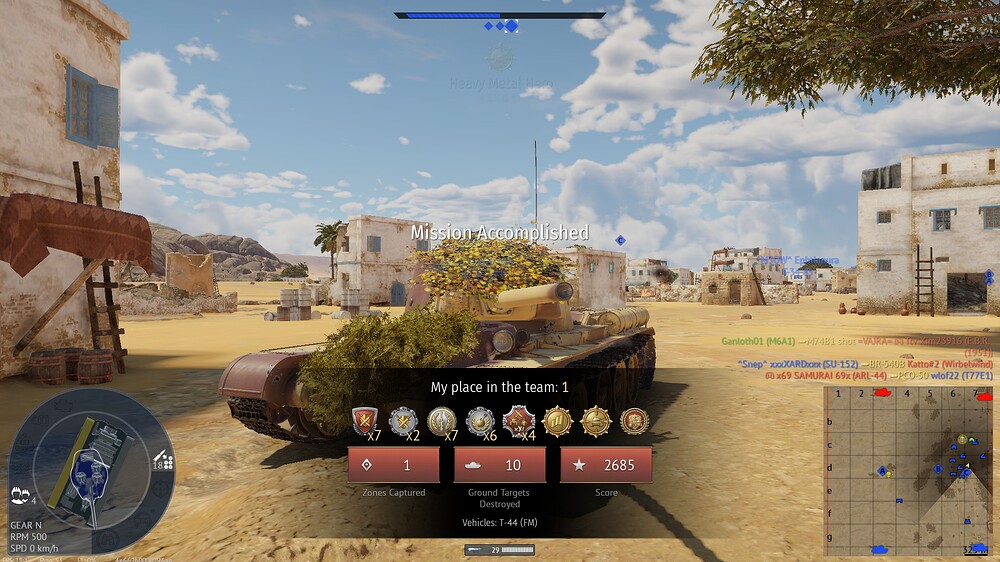Select the Ground Targets Destroyed box
This screenshot has height=562, width=1000.
click(499, 465)
